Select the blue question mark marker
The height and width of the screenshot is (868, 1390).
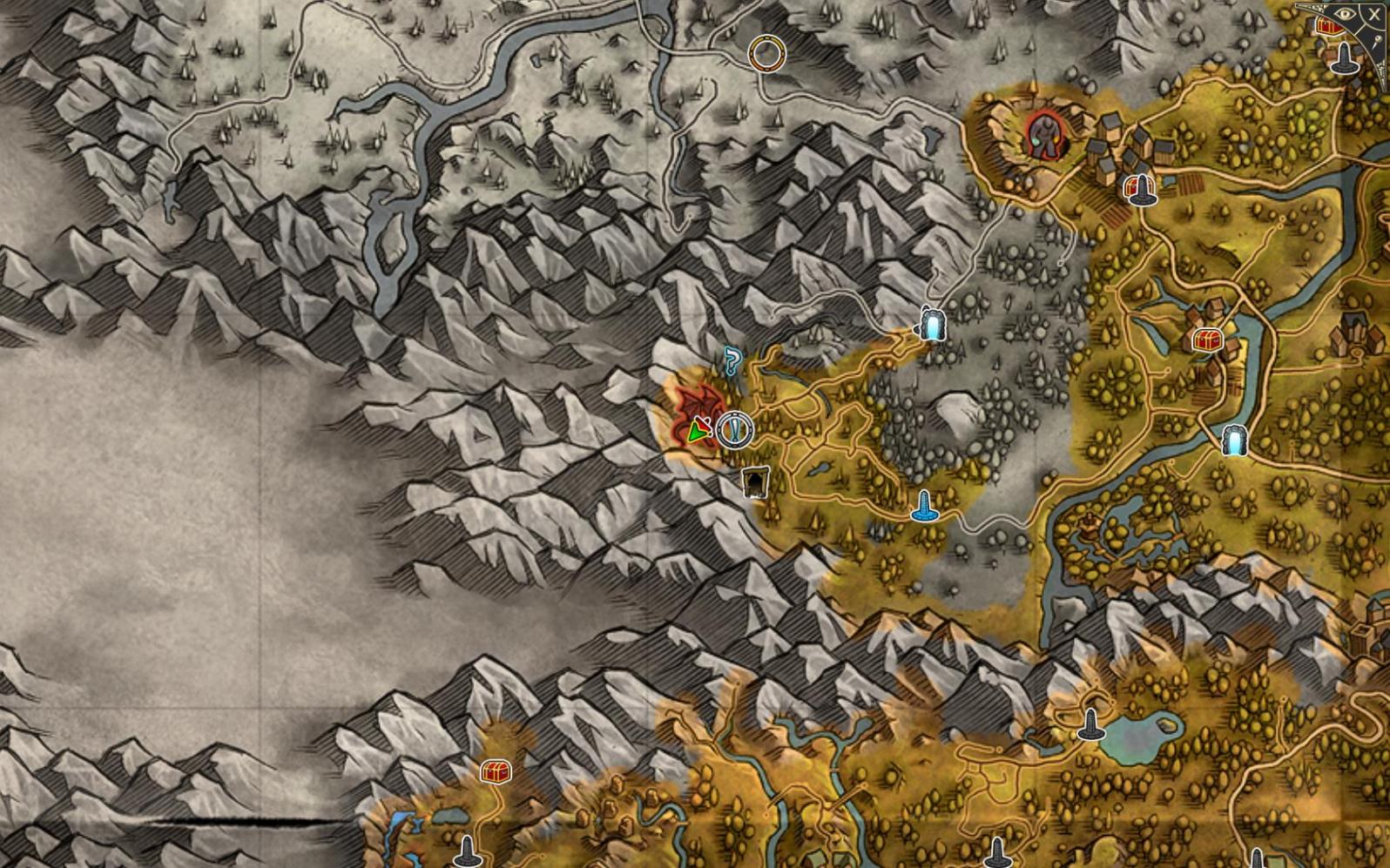tap(732, 360)
